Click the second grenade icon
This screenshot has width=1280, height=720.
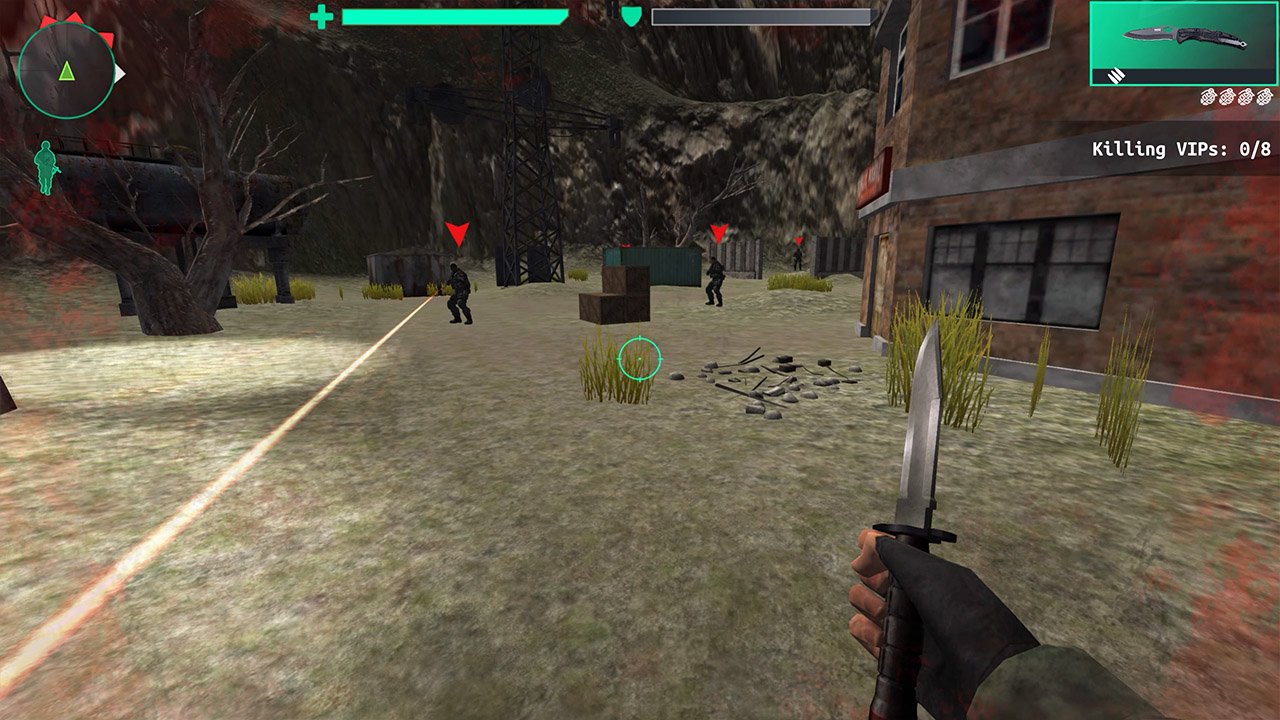coord(1228,96)
